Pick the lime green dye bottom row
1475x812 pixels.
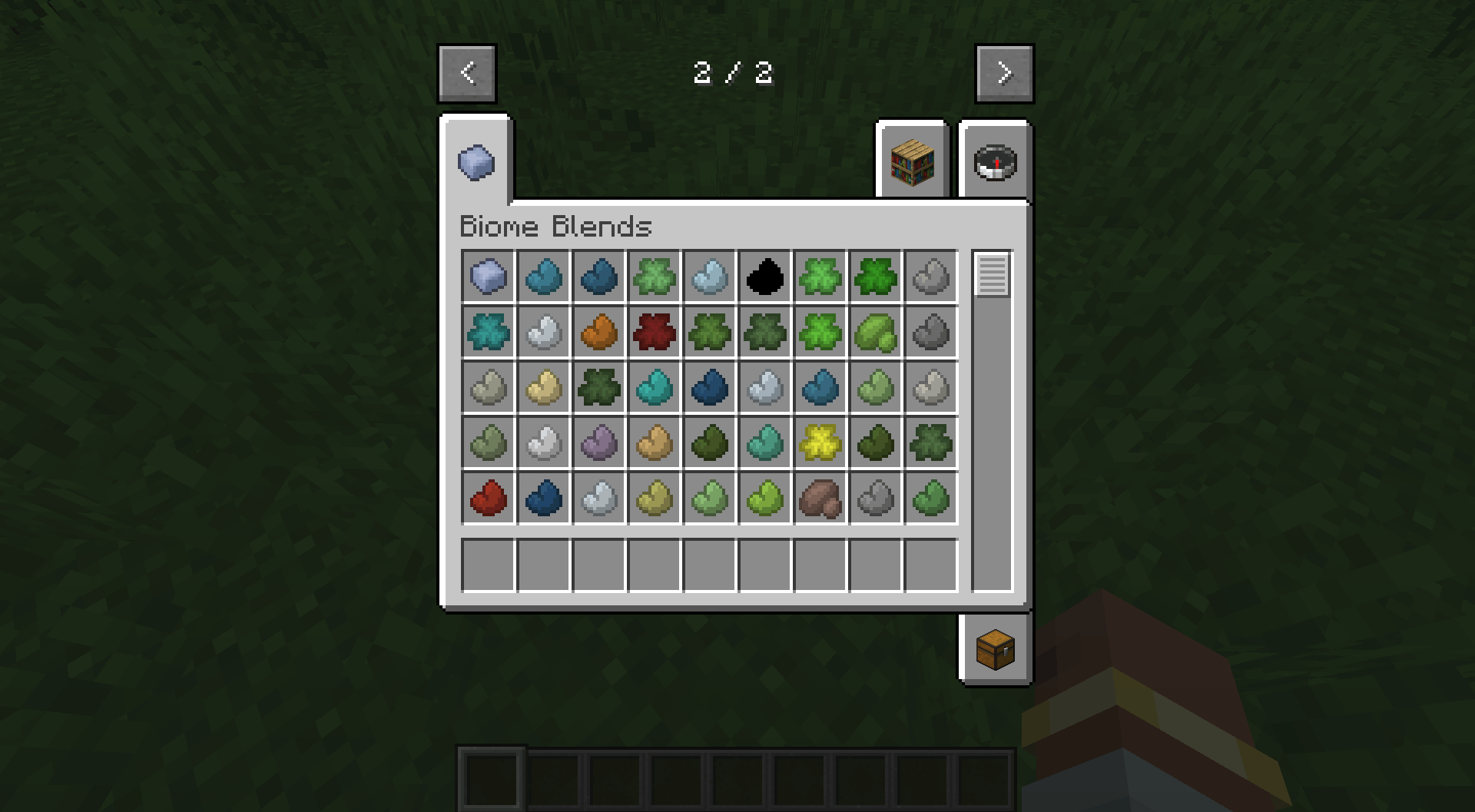[x=764, y=499]
